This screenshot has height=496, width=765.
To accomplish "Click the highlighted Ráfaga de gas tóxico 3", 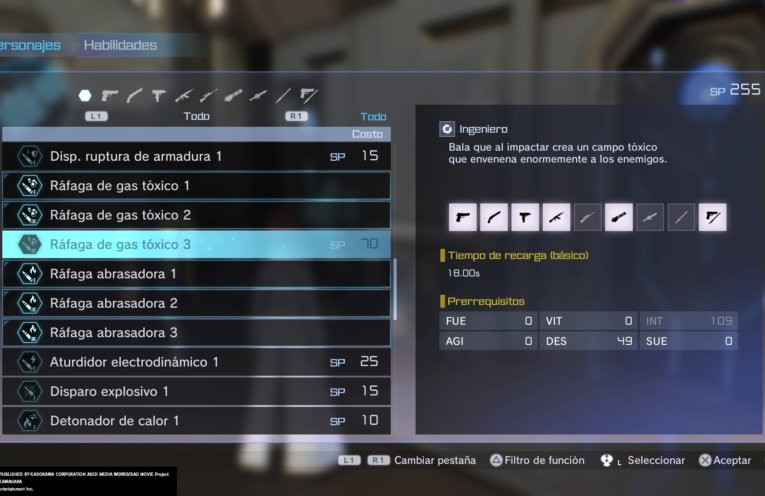I will point(196,244).
